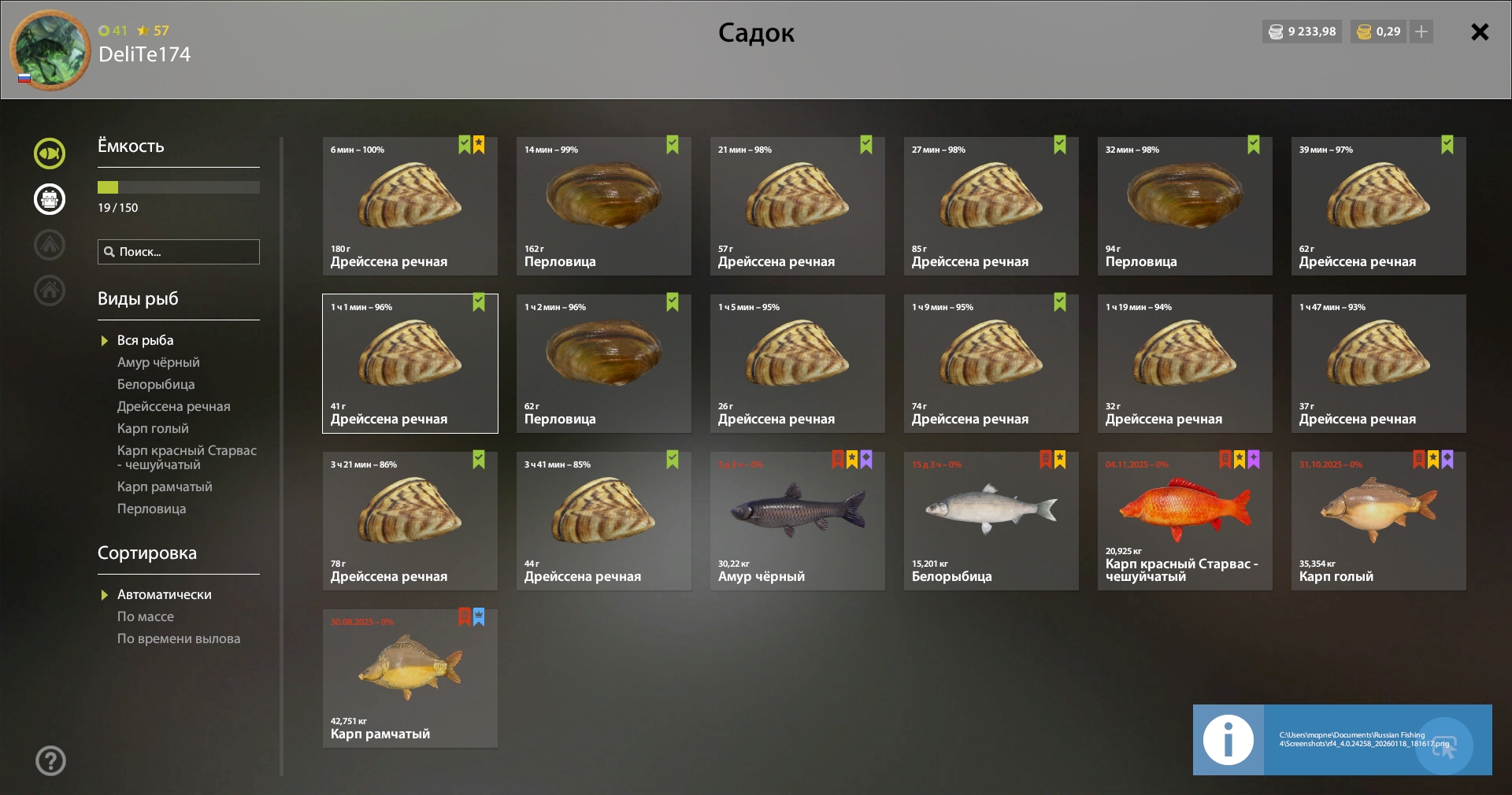Pick the 30,22 кг Амур чёрный card

click(x=797, y=521)
